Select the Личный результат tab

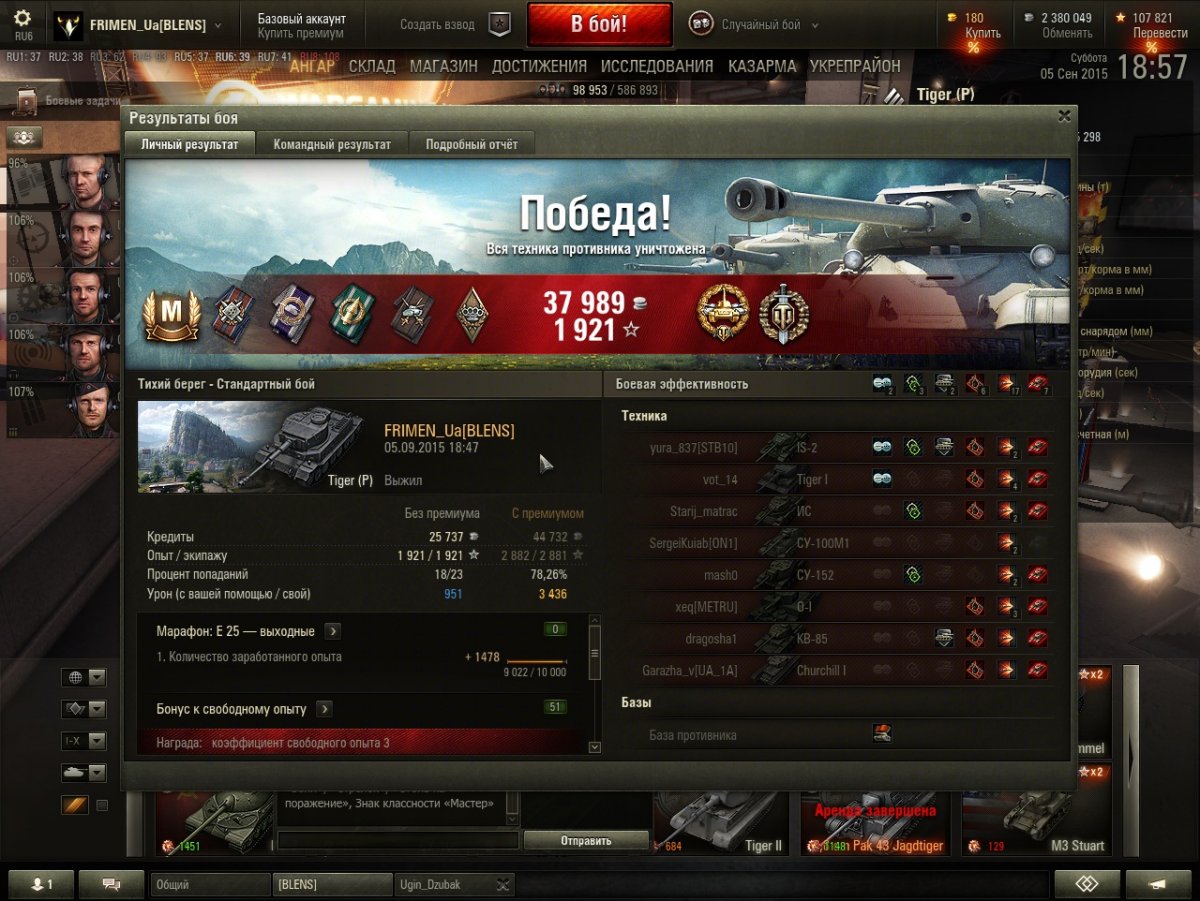point(190,144)
